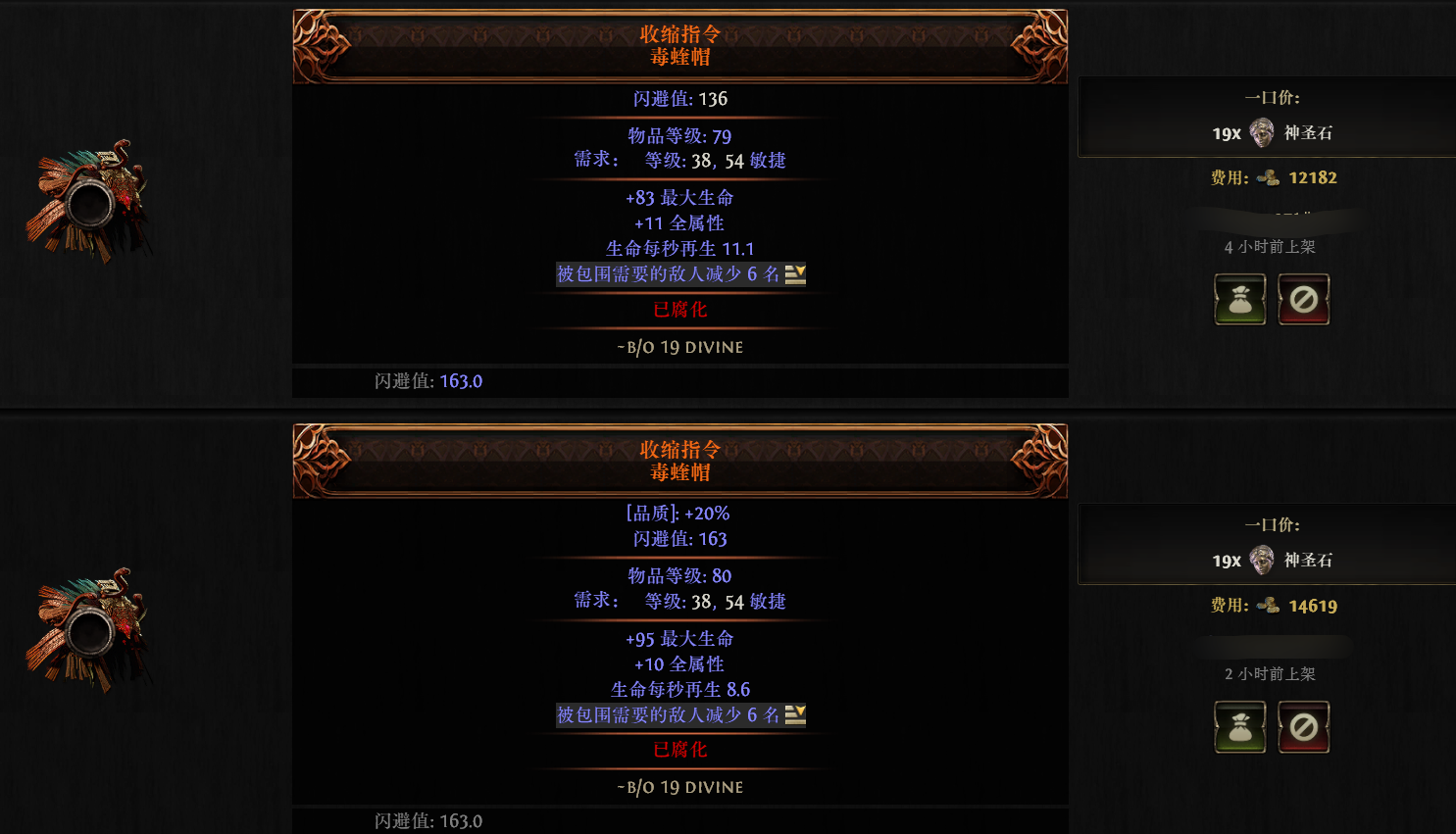Click the sort arrow icon beside the surrounded-enemies mod
1456x834 pixels.
coord(795,273)
